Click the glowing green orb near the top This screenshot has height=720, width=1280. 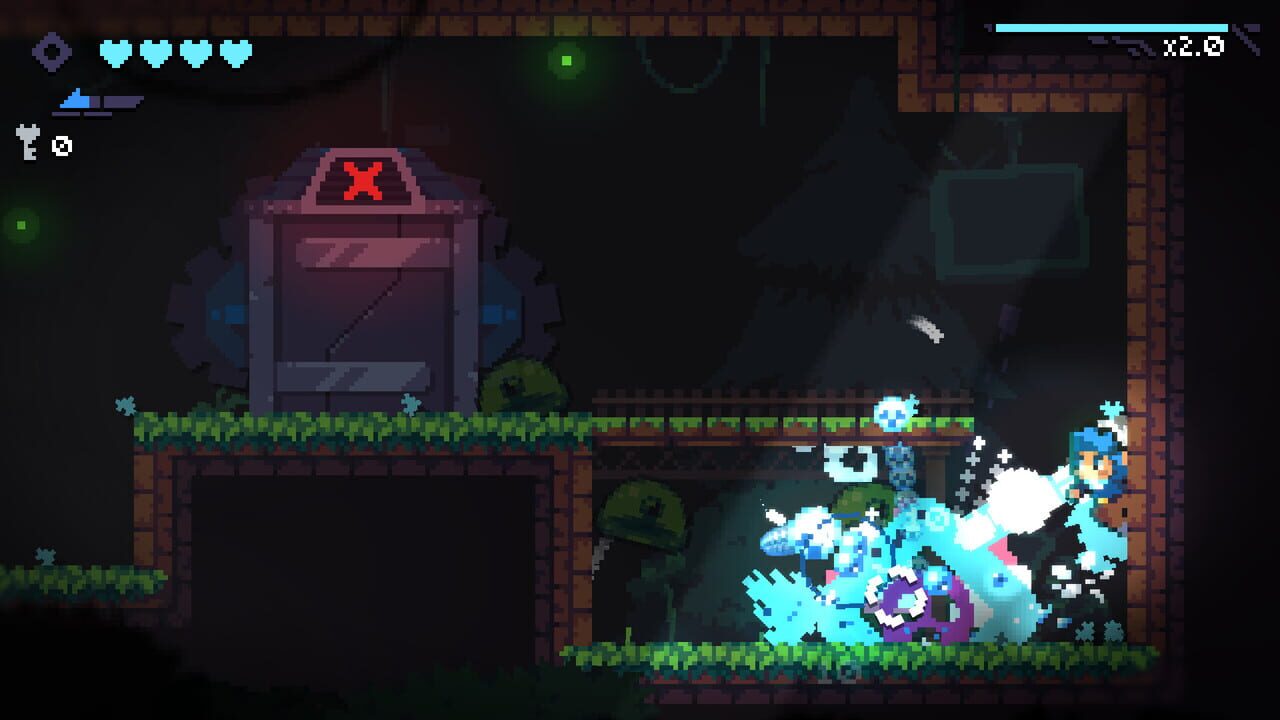coord(567,60)
